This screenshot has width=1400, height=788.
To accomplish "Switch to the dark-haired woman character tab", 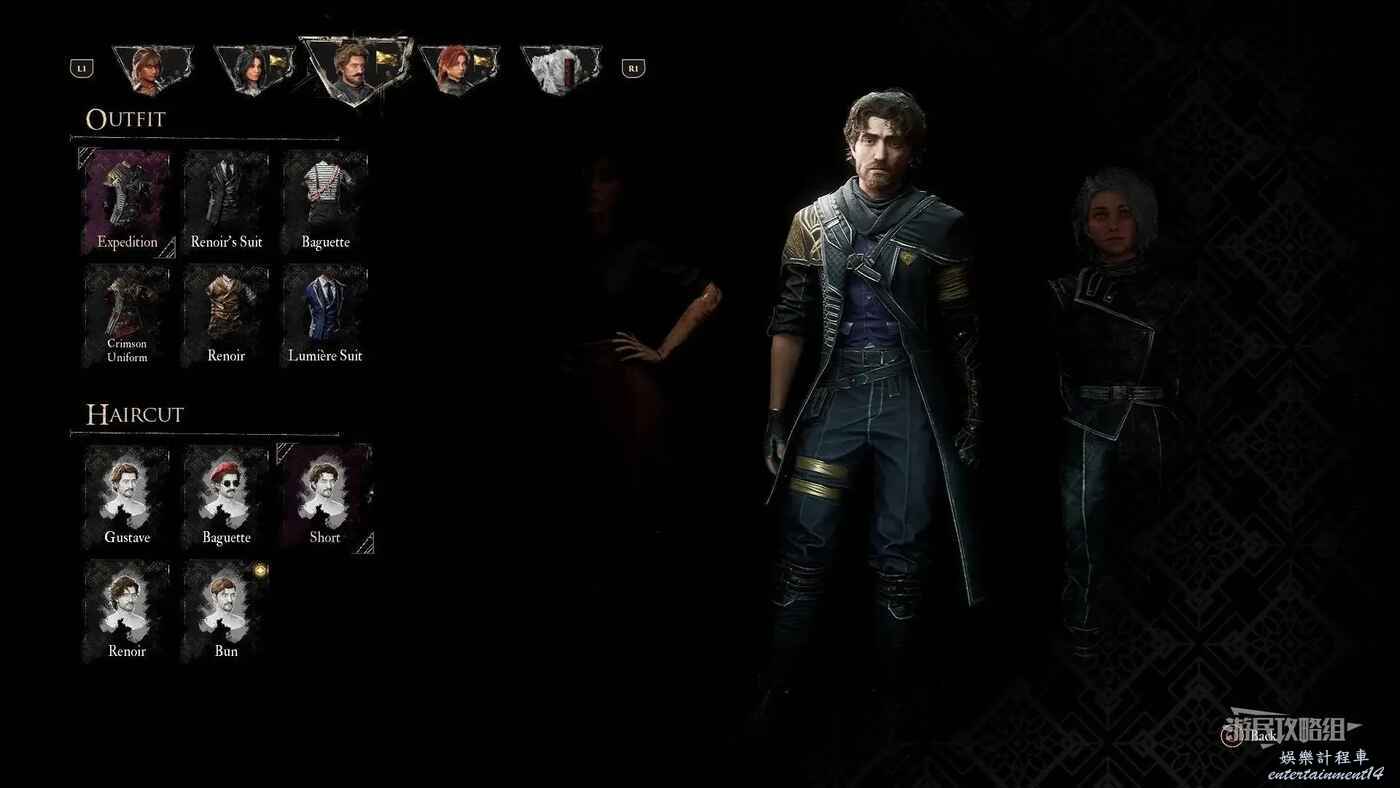I will (x=252, y=68).
